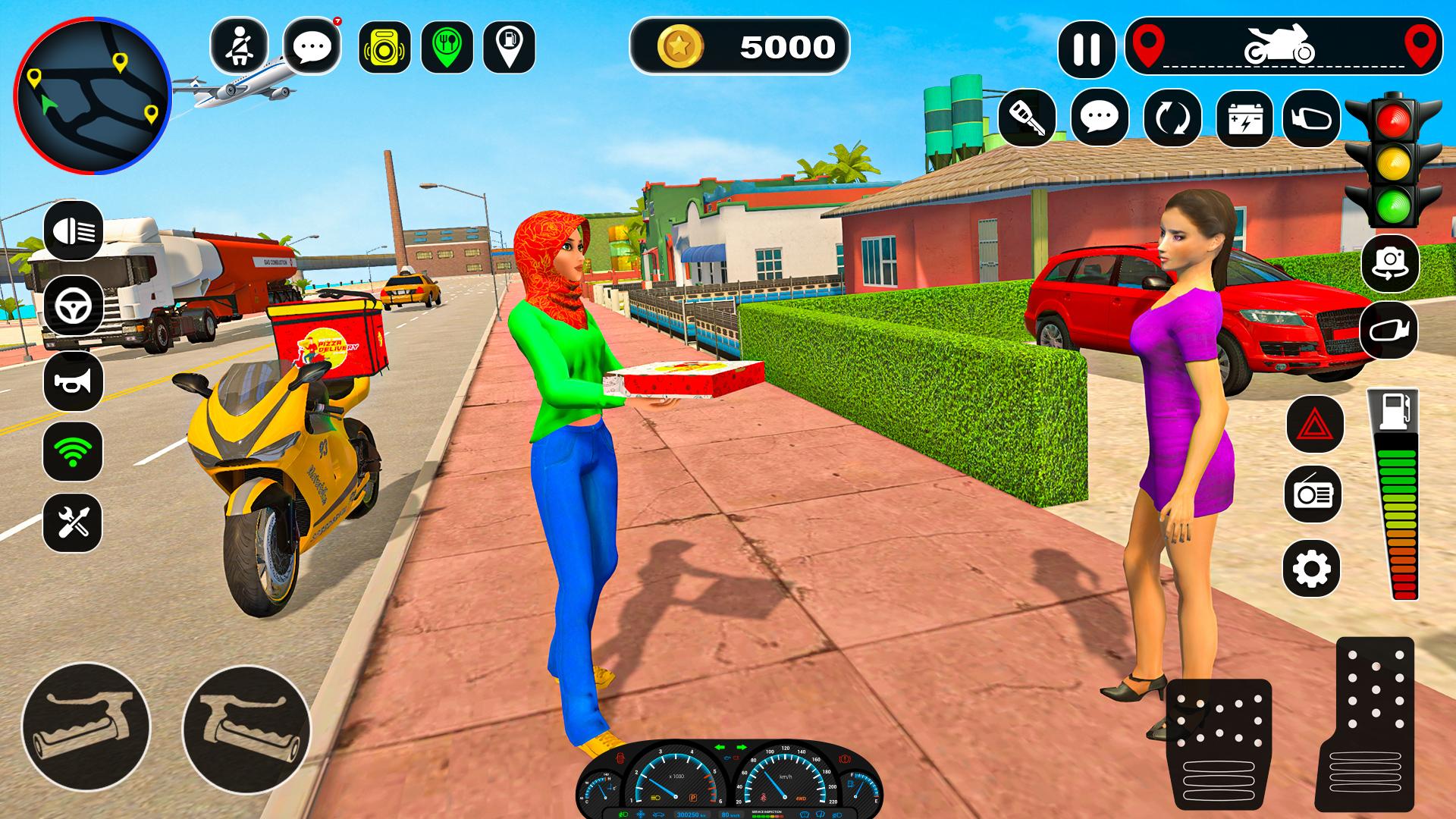This screenshot has height=819, width=1456.
Task: Pause the game
Action: pos(1087,49)
